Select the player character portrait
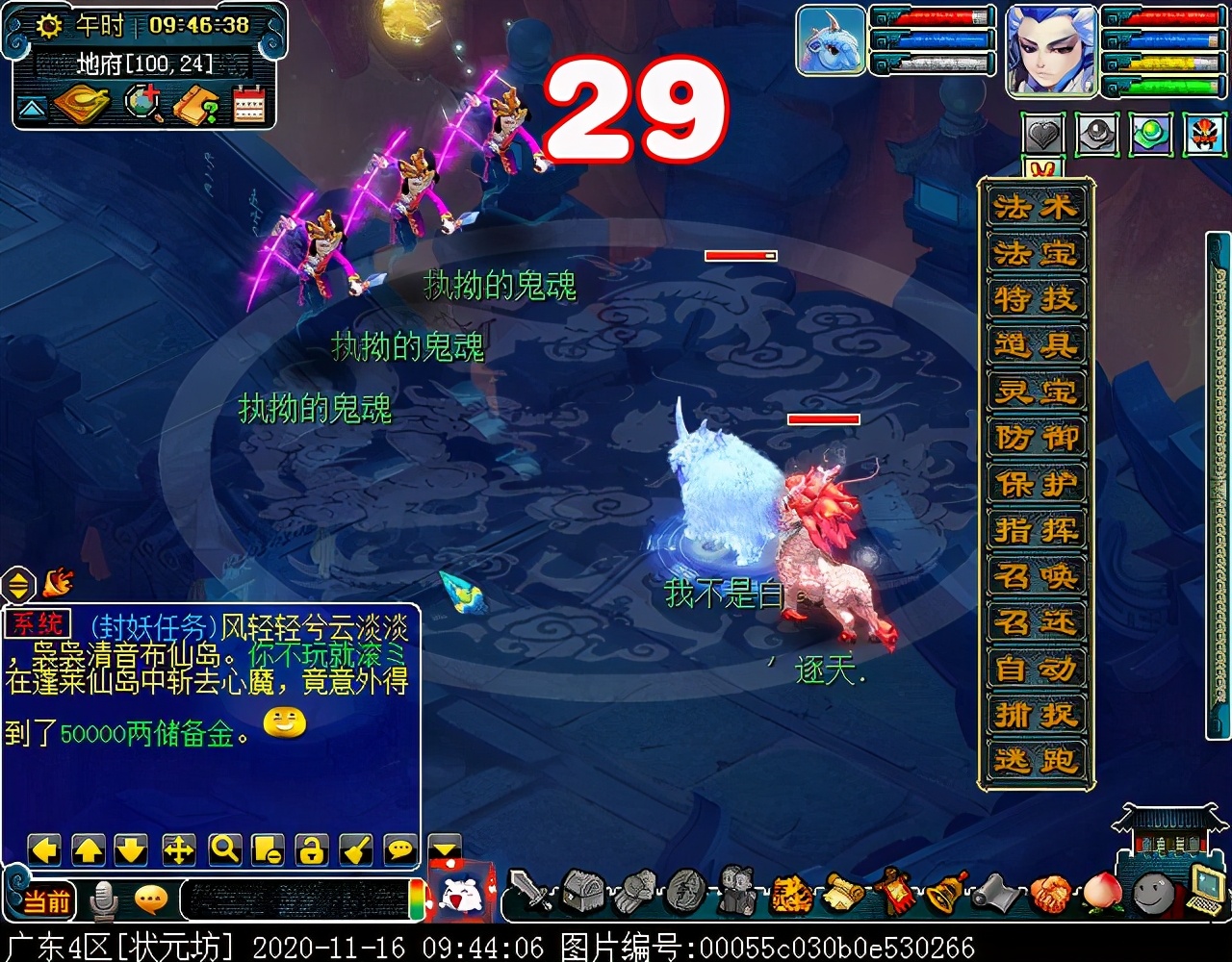This screenshot has height=962, width=1232. pos(1051,50)
